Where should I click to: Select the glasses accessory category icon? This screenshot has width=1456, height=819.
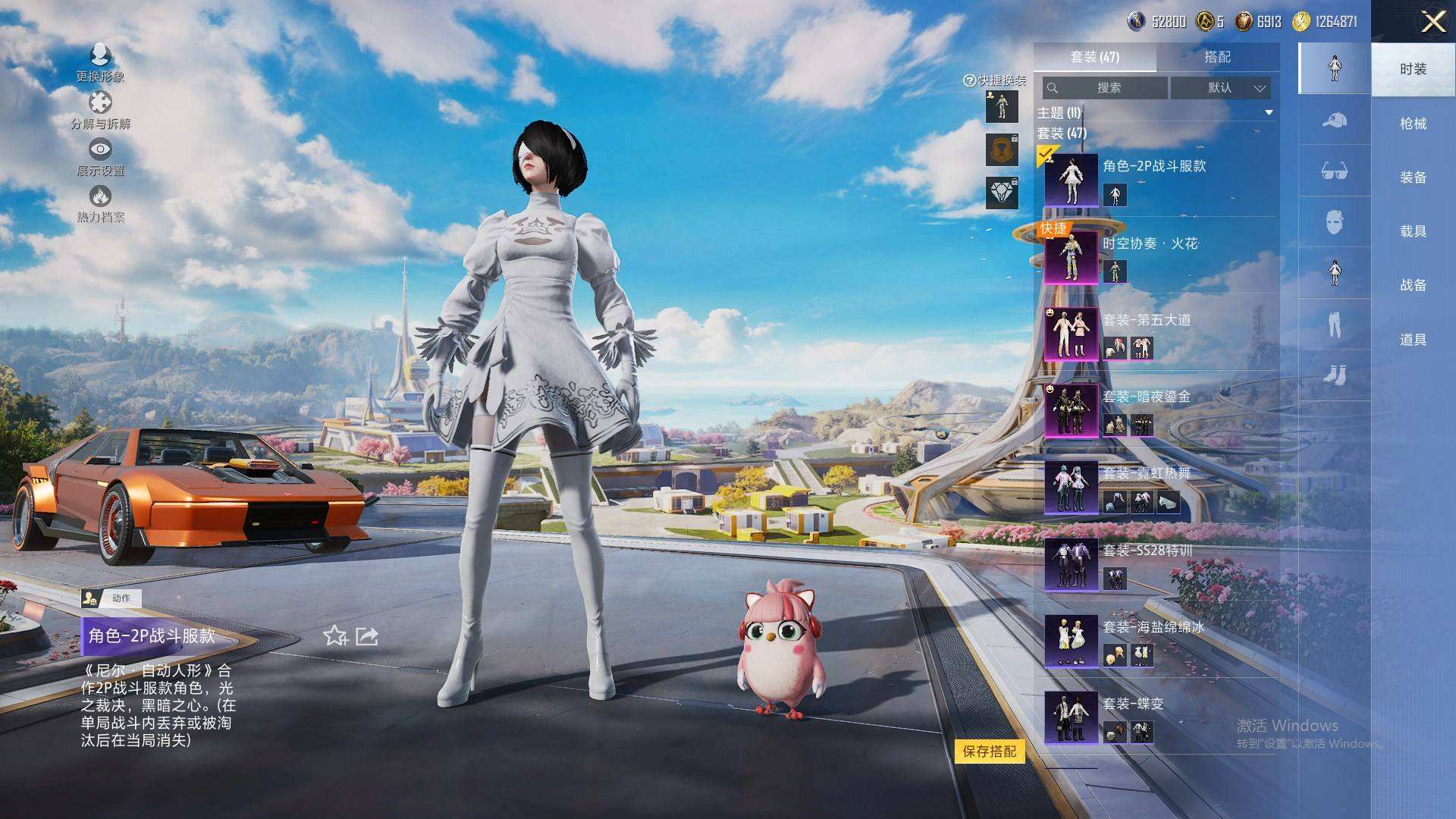coord(1334,171)
